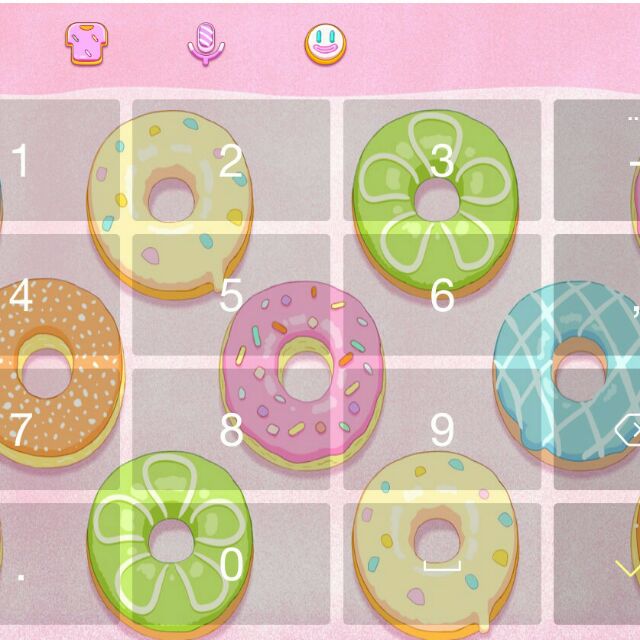Select the number 7 key
Viewport: 640px width, 640px height.
coord(58,429)
